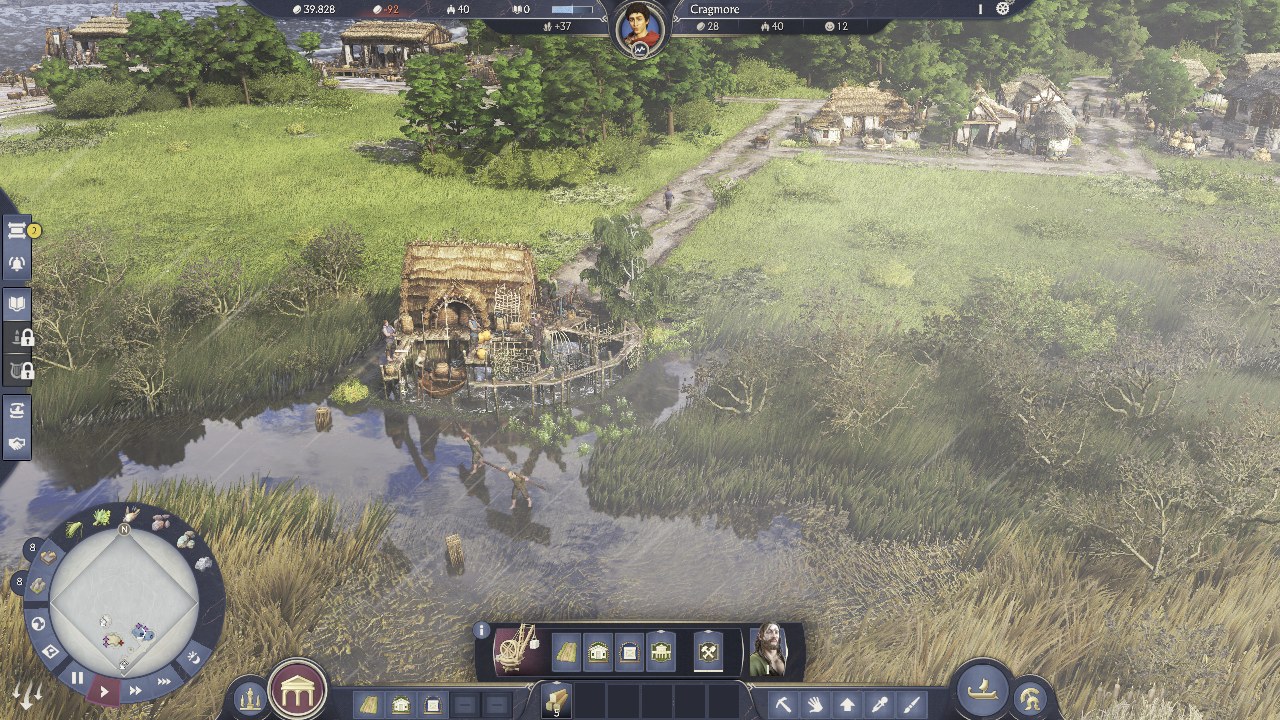Set game to normal play speed
1280x720 pixels.
click(104, 690)
